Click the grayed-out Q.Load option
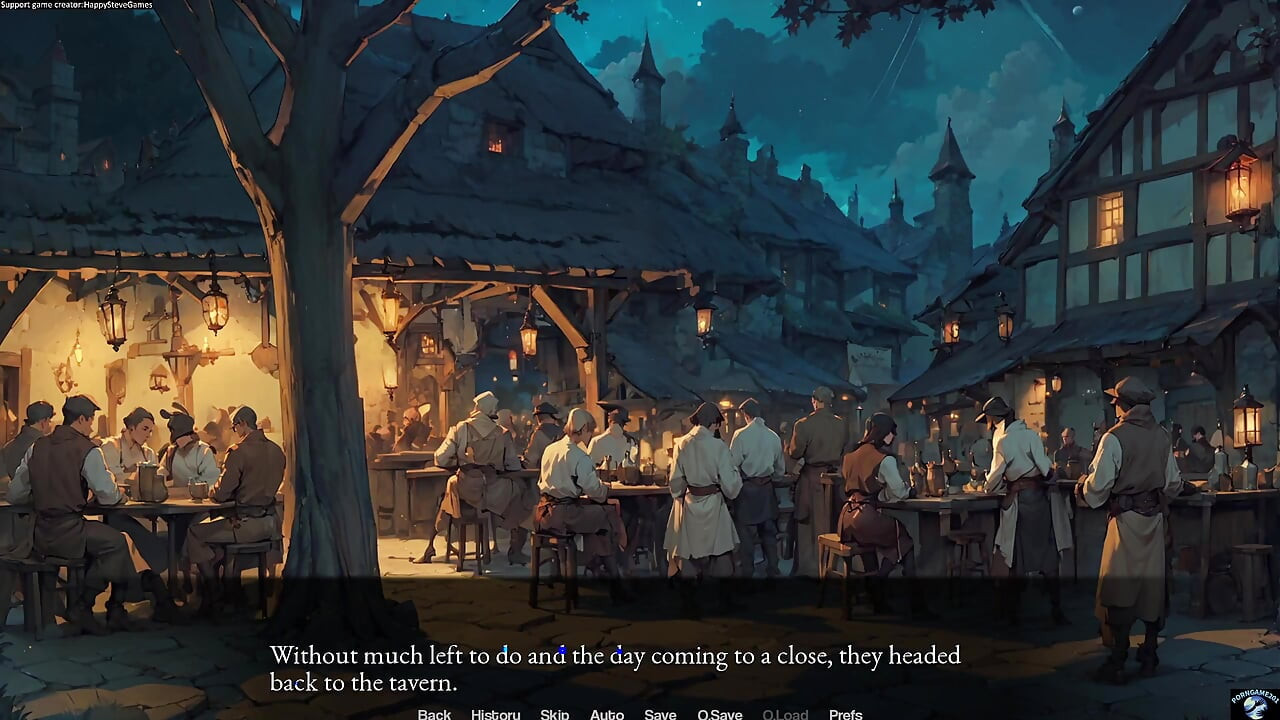Image resolution: width=1280 pixels, height=720 pixels. [786, 714]
